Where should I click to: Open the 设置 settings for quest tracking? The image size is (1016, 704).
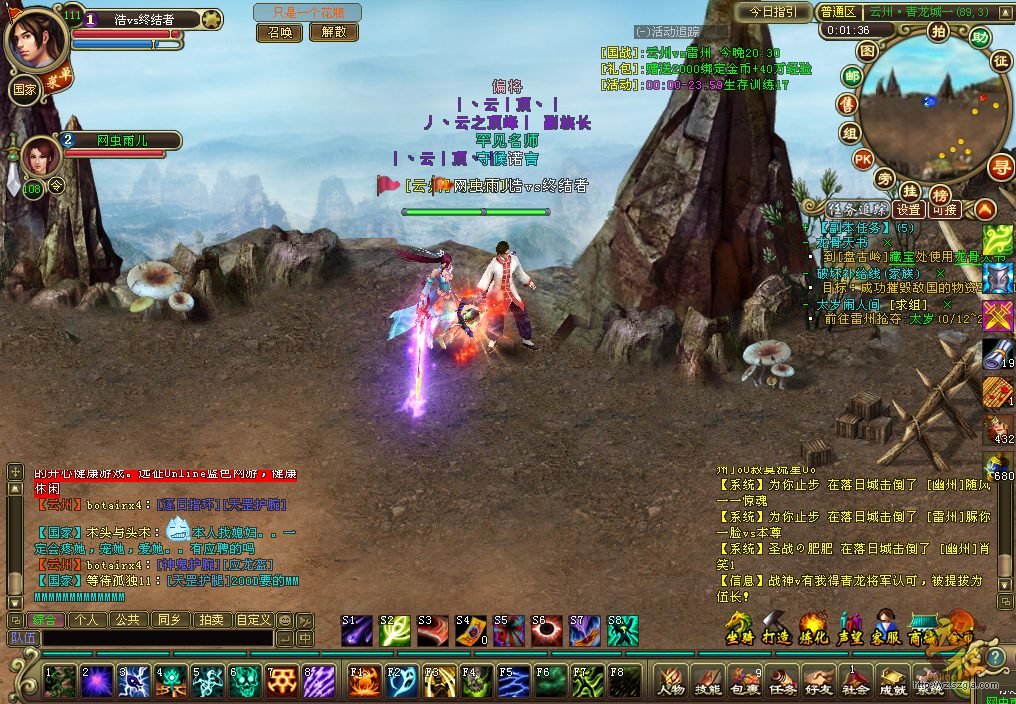[908, 210]
